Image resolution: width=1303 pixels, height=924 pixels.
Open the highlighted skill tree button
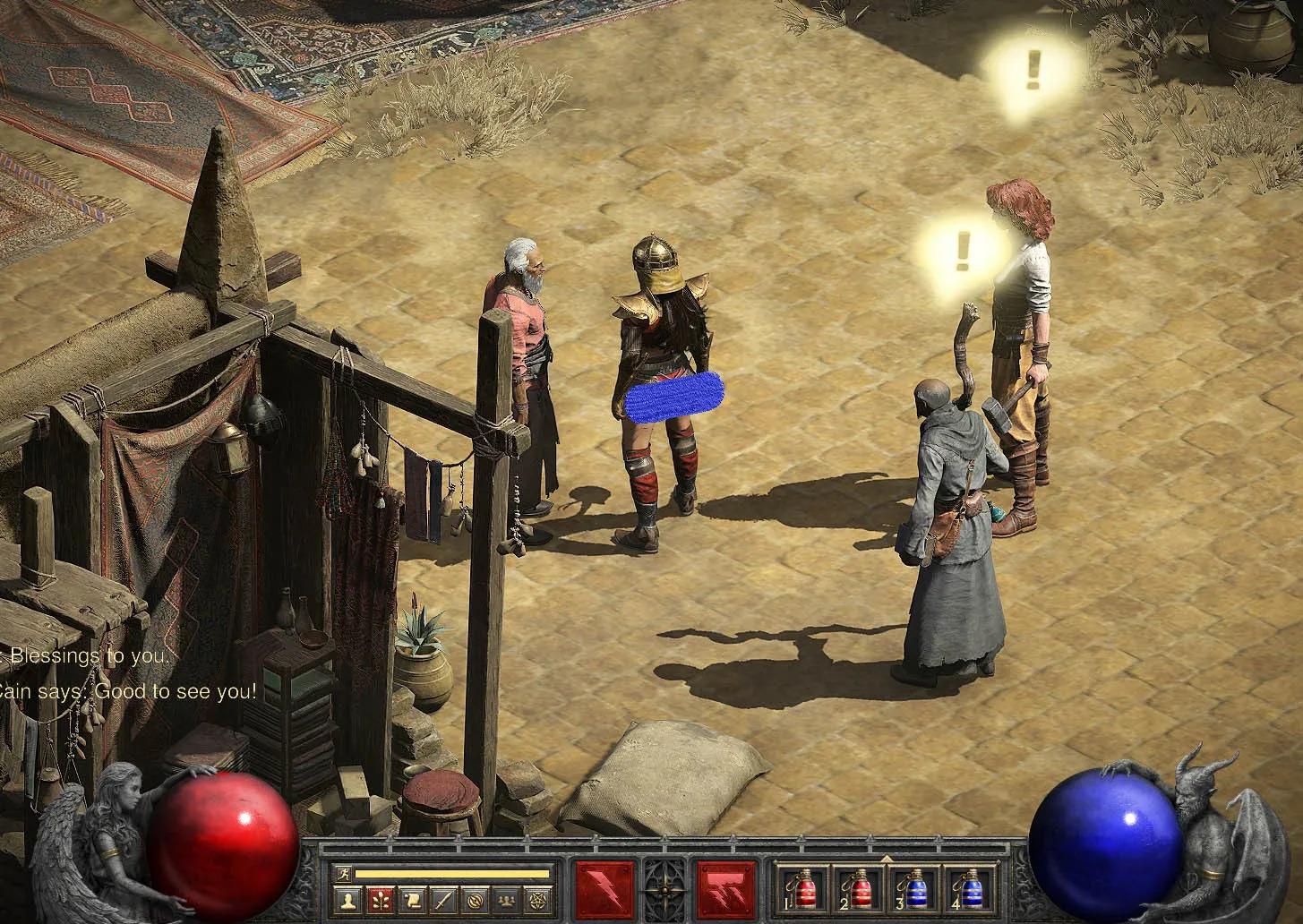379,899
